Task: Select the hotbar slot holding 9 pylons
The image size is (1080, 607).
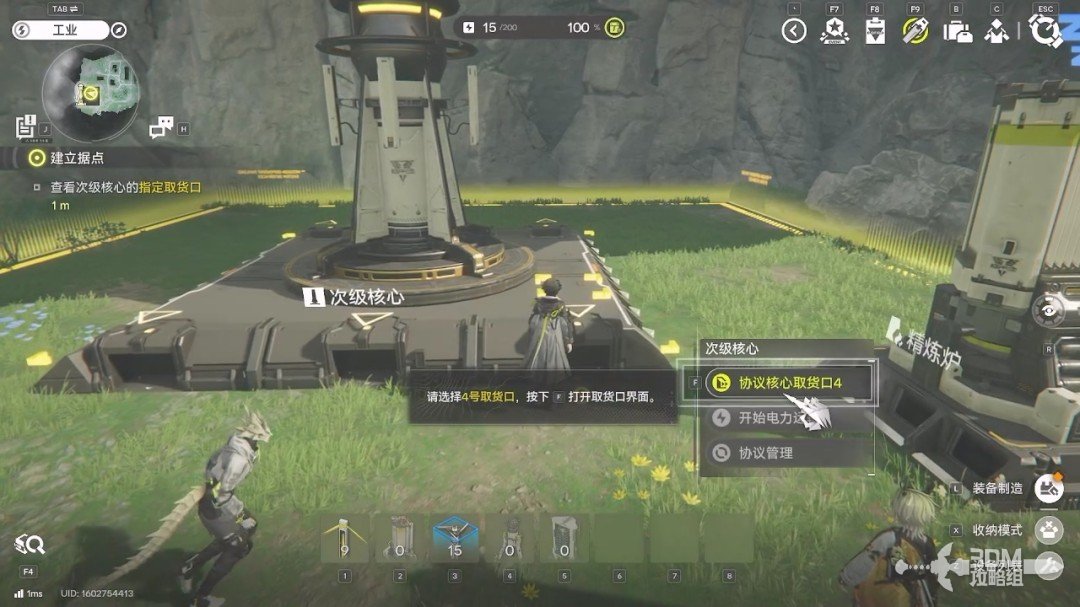Action: point(345,540)
